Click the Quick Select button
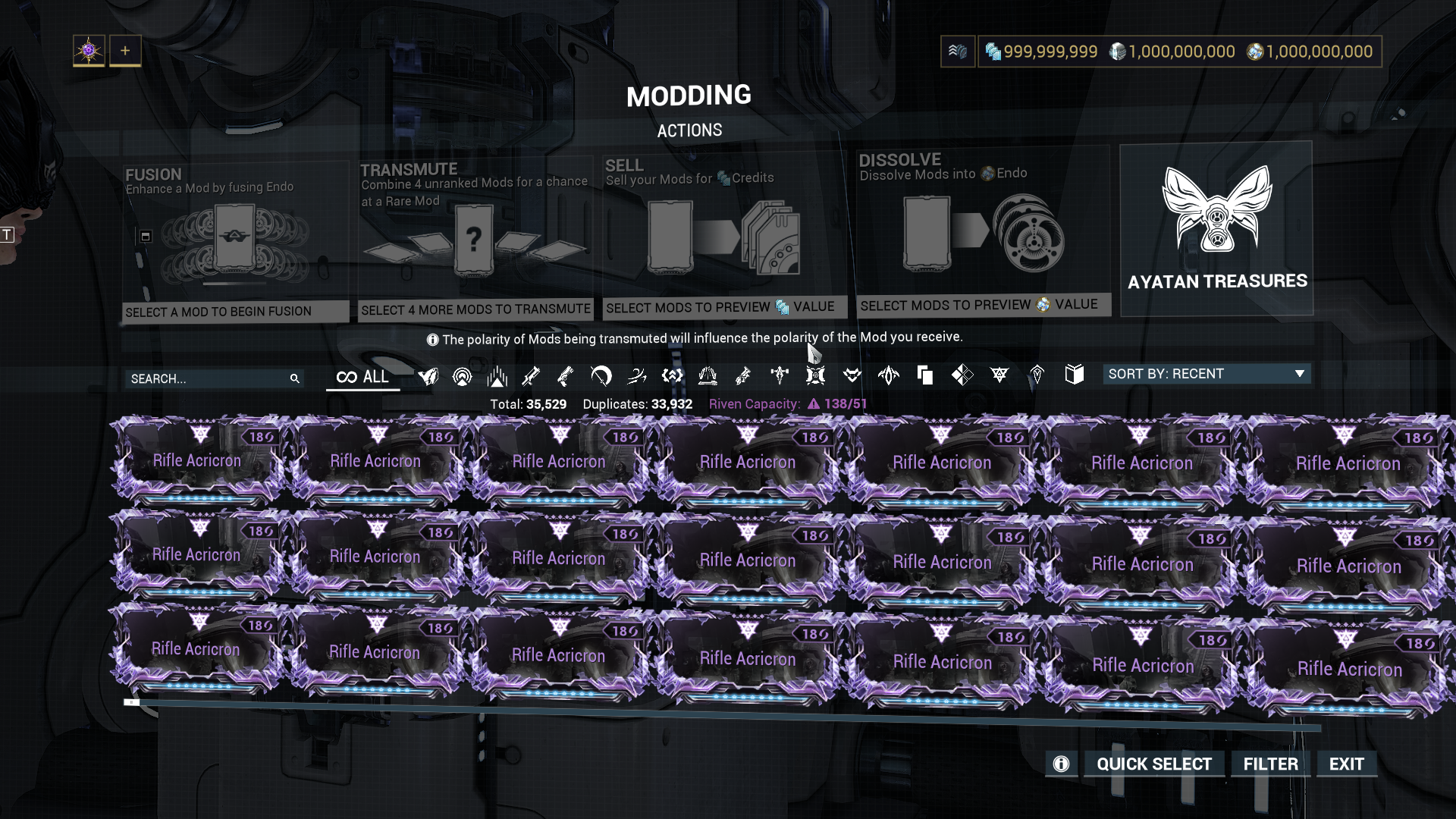The height and width of the screenshot is (819, 1456). pos(1153,764)
